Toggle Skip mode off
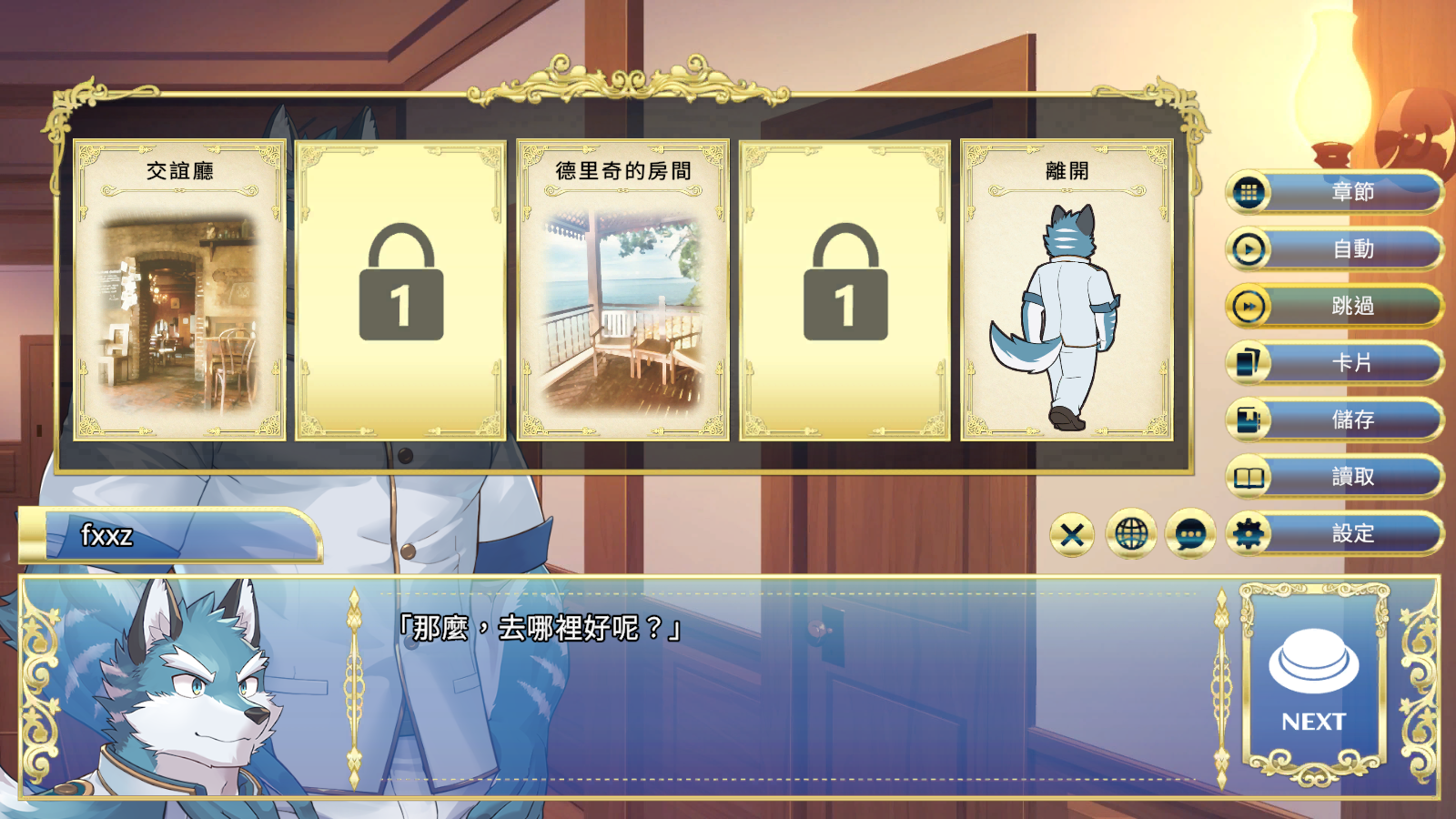This screenshot has width=1456, height=819. tap(1333, 307)
